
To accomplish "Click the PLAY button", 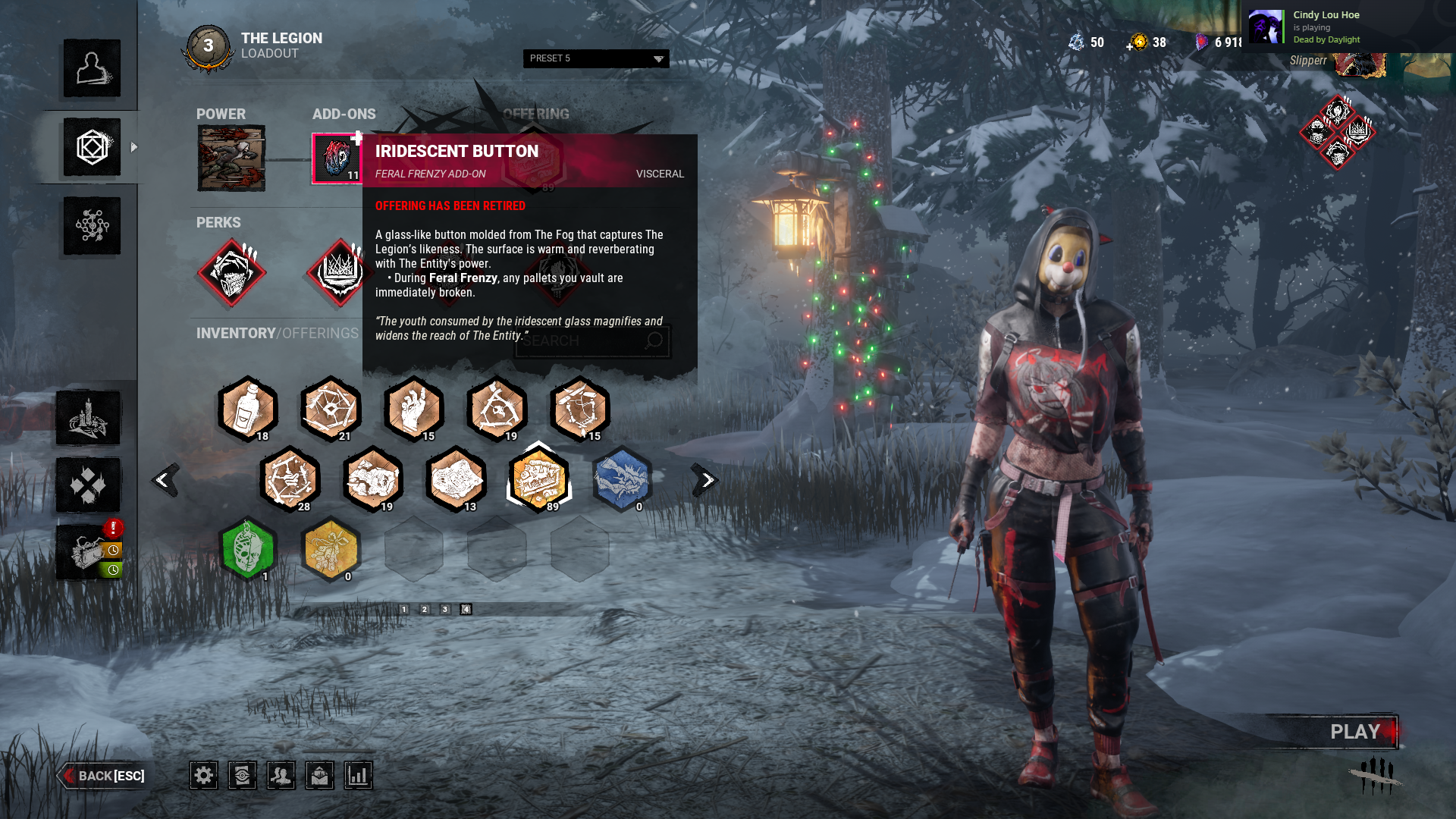I will pyautogui.click(x=1354, y=732).
